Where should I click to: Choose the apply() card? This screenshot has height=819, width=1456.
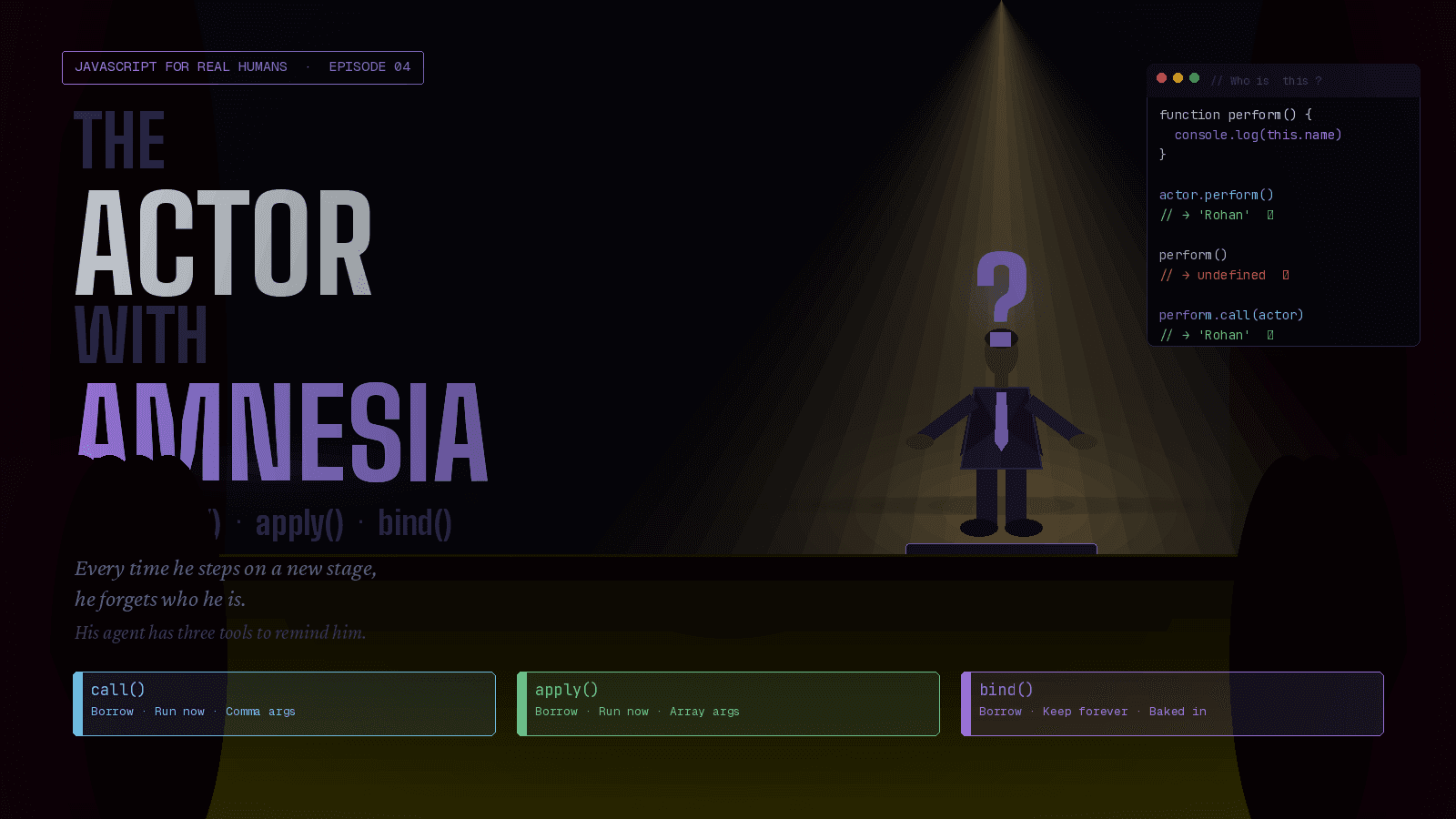[x=728, y=703]
